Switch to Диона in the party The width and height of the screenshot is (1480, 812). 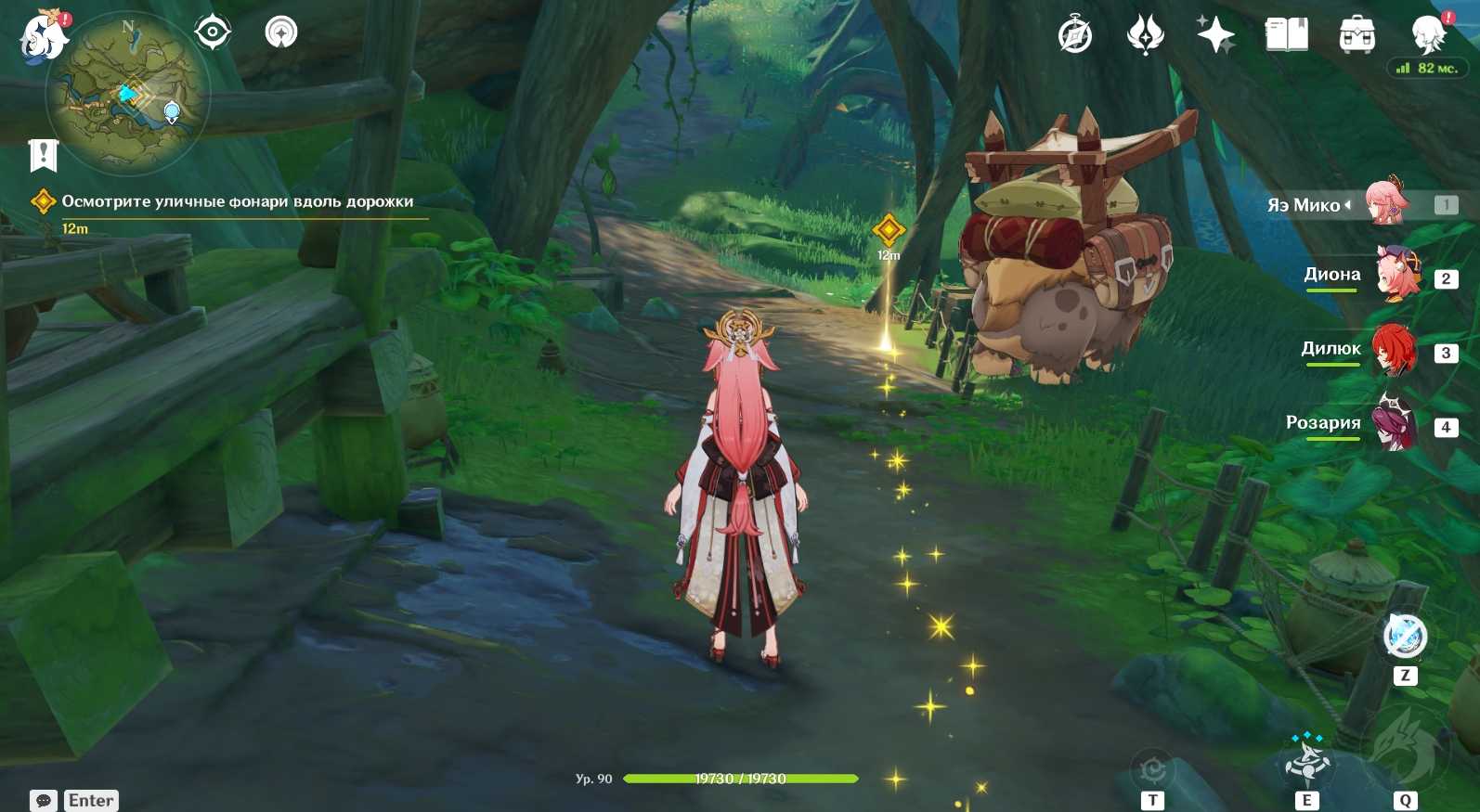[x=1396, y=276]
